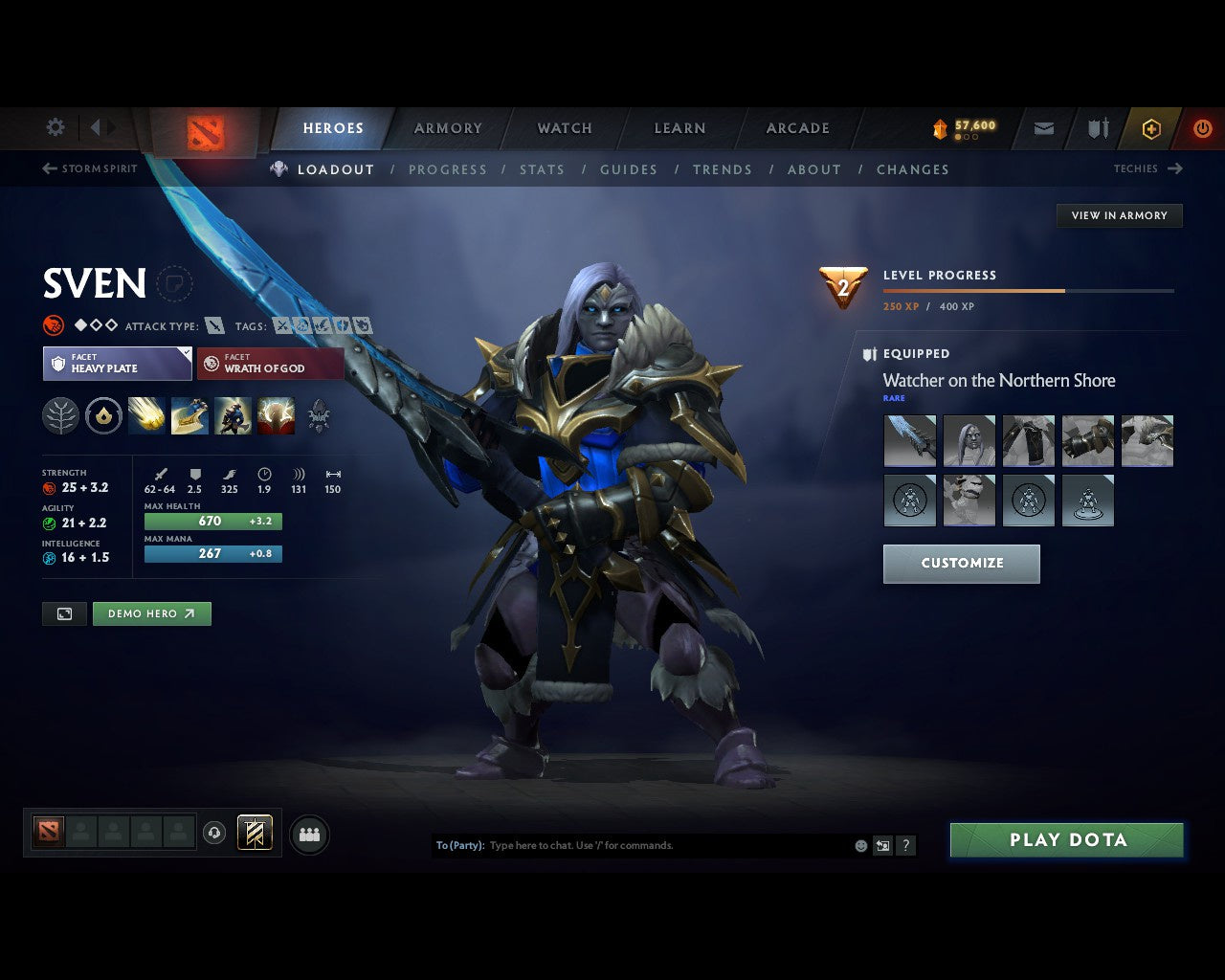Open the talent tree icon
Viewport: 1225px width, 980px height.
[x=59, y=414]
